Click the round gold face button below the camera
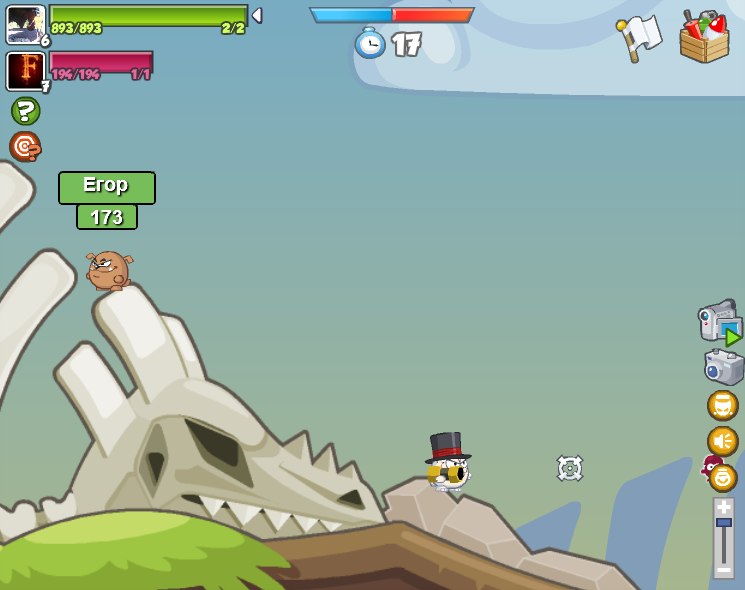 (722, 405)
